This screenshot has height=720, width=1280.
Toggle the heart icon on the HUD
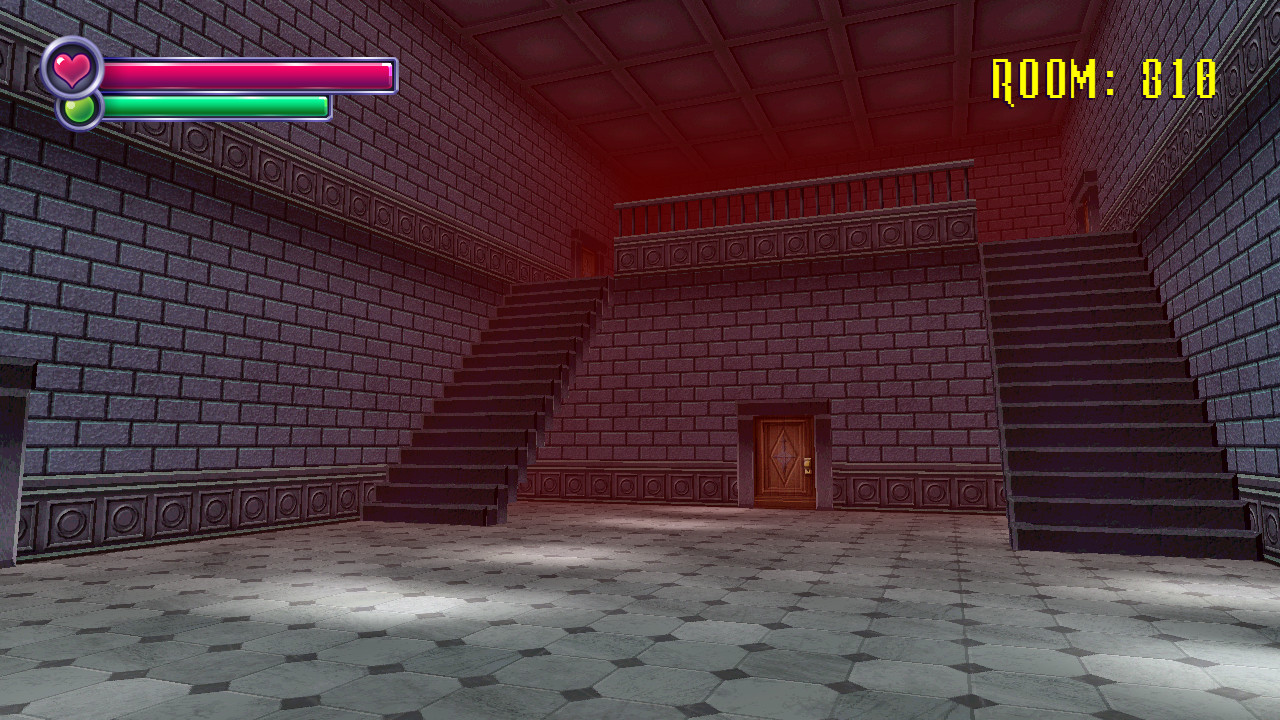(74, 69)
